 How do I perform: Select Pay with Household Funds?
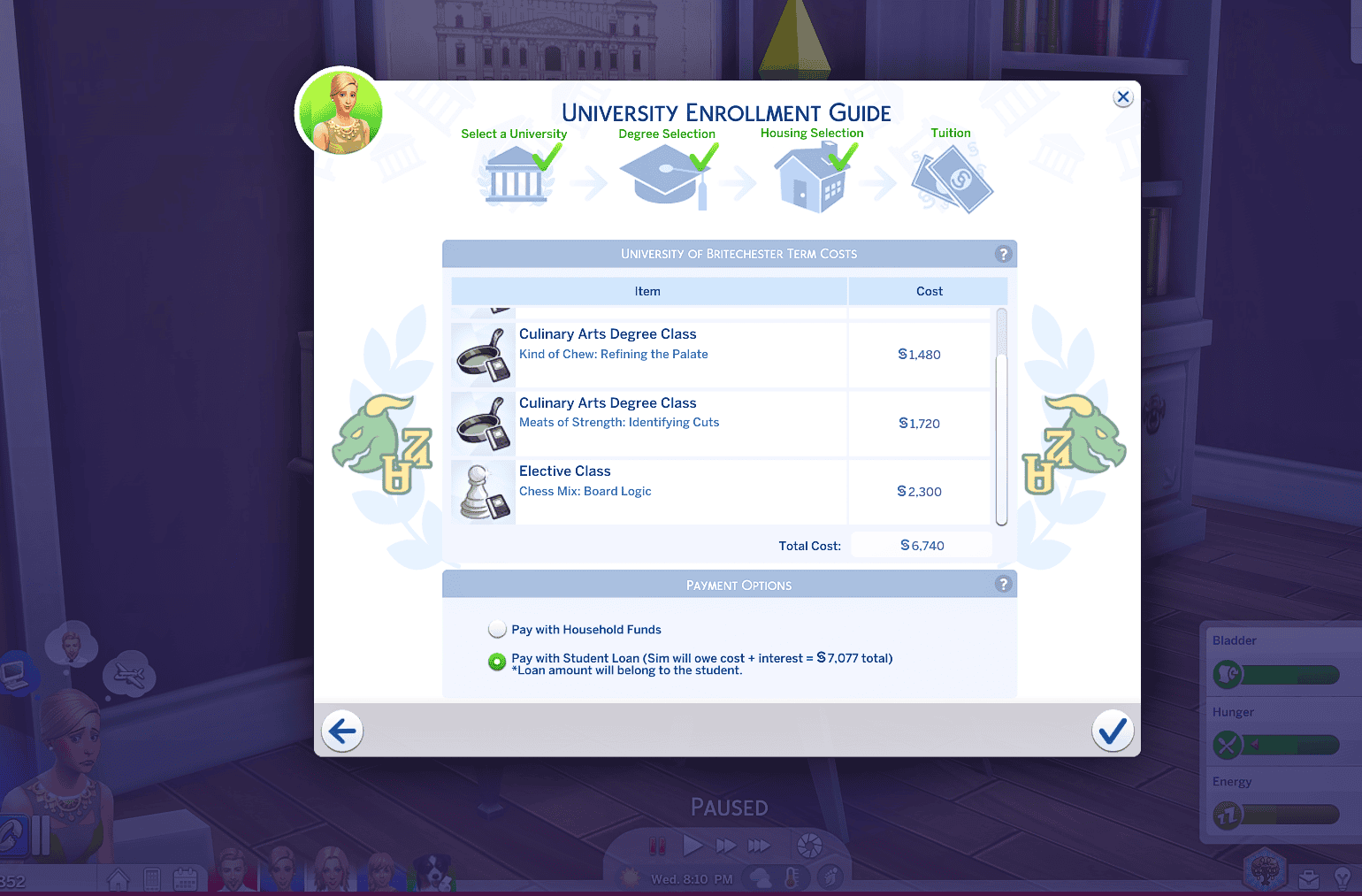tap(497, 629)
